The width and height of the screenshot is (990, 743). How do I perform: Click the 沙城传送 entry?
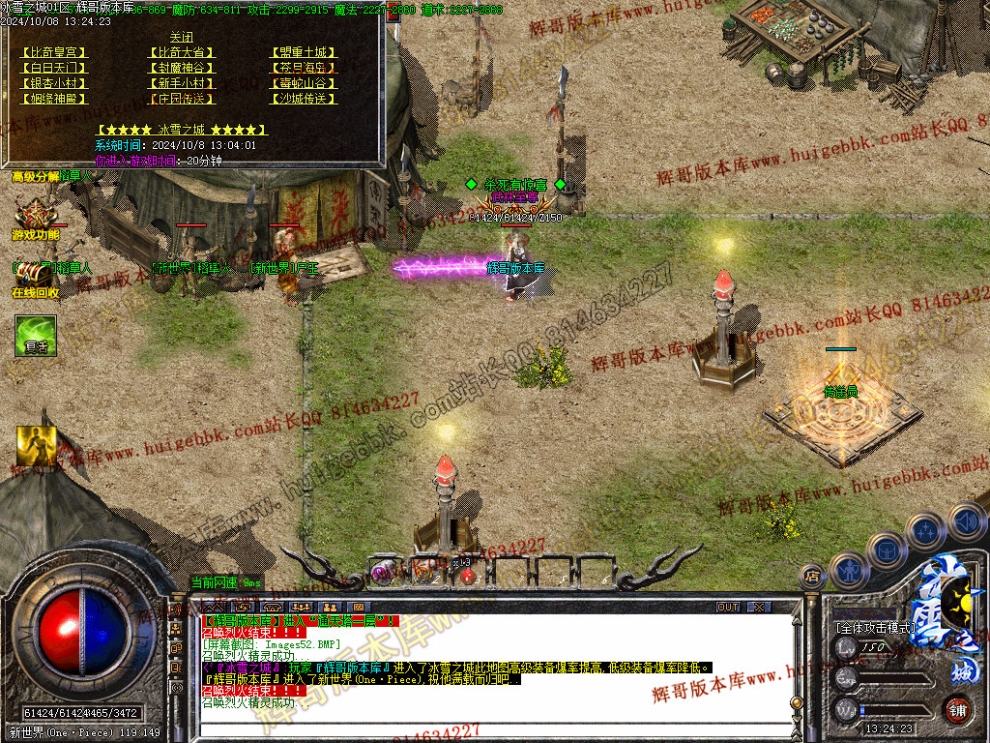click(x=303, y=100)
